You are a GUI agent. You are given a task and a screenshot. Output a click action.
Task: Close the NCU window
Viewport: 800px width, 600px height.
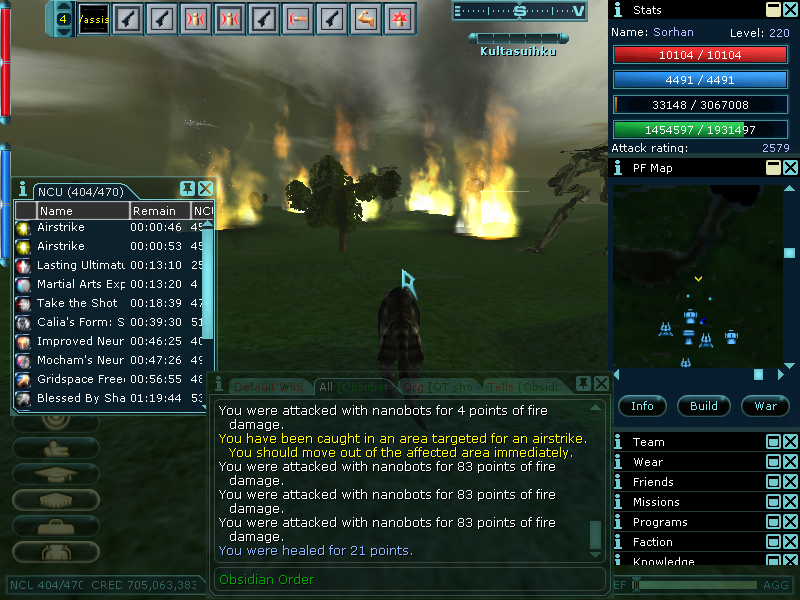(206, 189)
